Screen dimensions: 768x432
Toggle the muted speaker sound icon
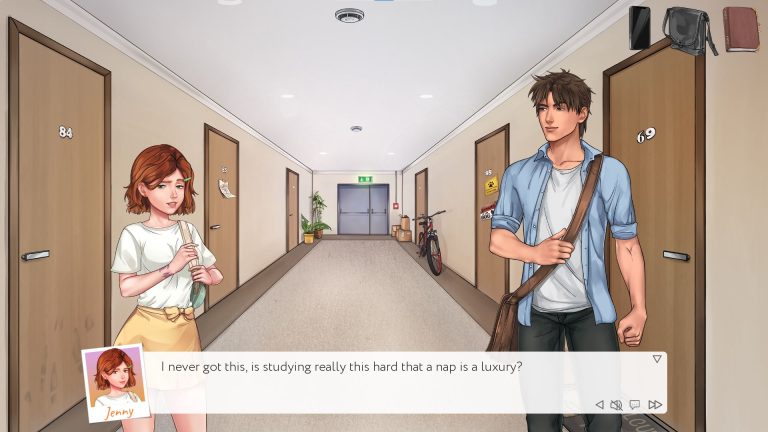pyautogui.click(x=616, y=405)
